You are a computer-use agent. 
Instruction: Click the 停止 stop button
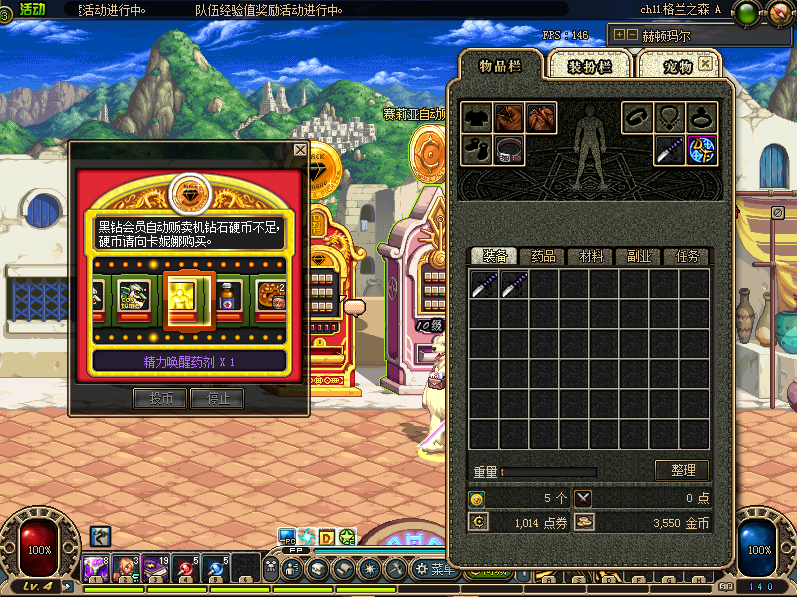pyautogui.click(x=218, y=398)
